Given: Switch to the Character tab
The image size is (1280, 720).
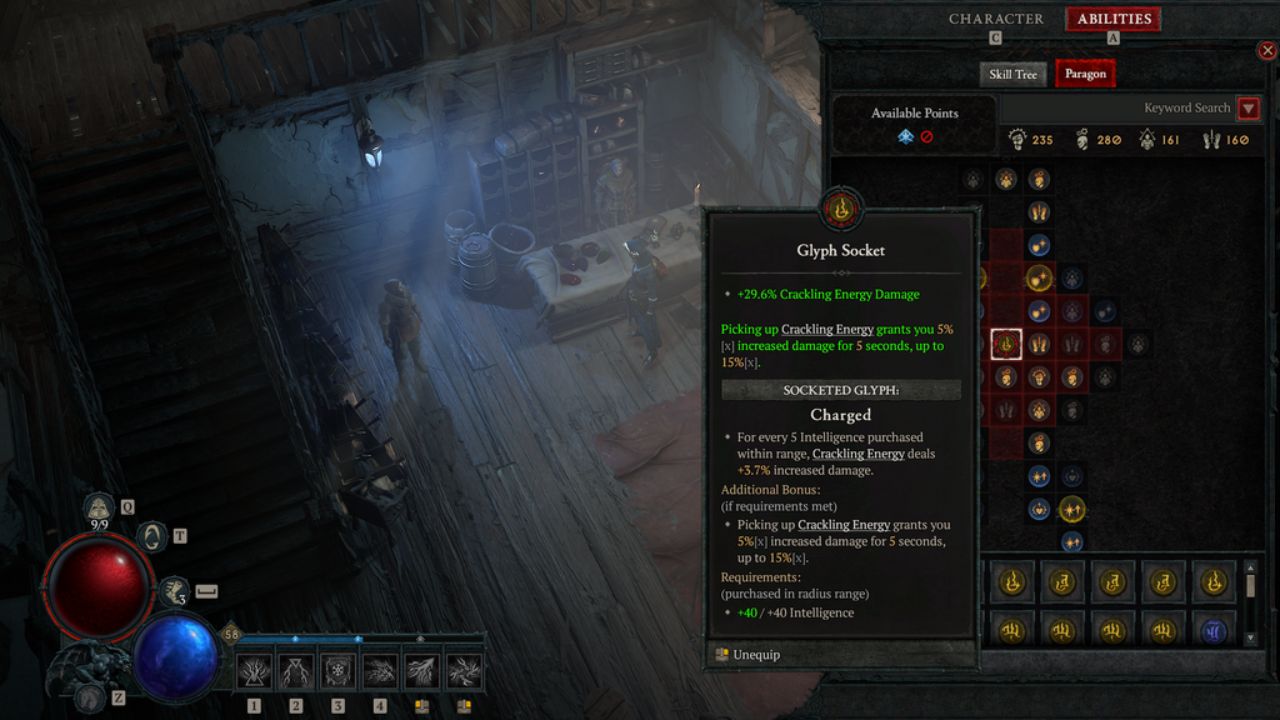Looking at the screenshot, I should [x=995, y=18].
